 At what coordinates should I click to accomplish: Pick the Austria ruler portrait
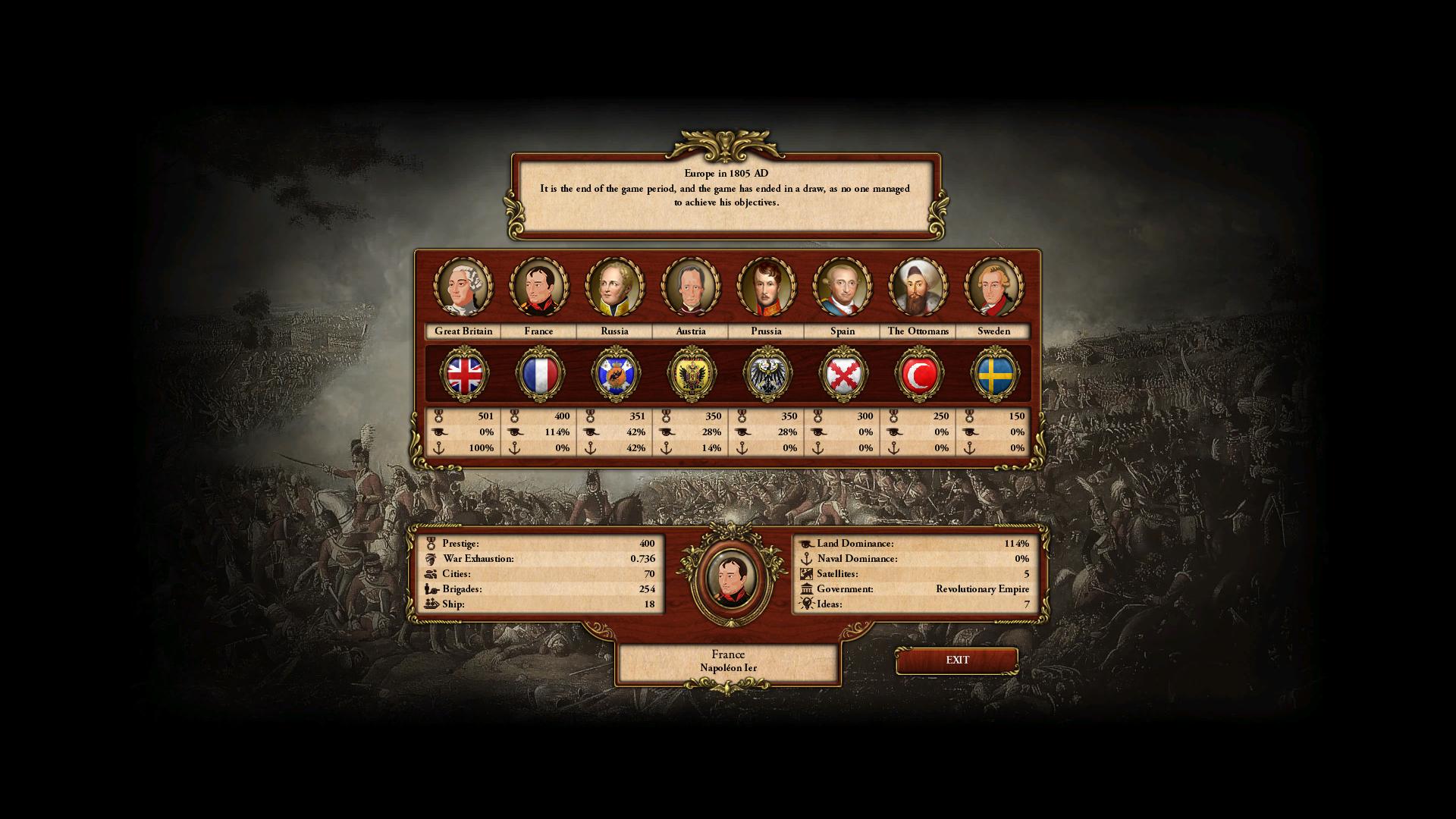tap(691, 287)
